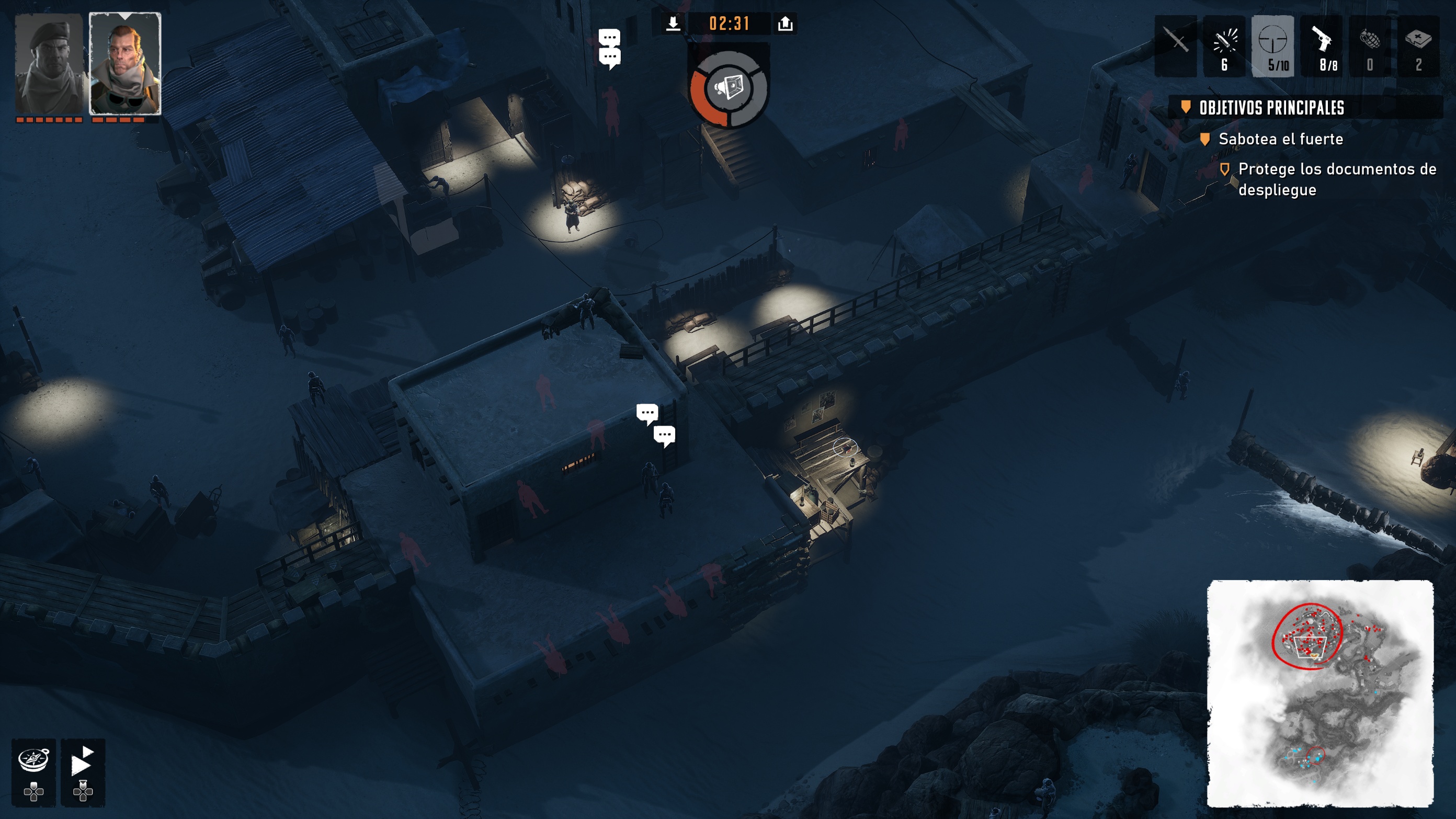Select the hand grenade slot
Image resolution: width=1456 pixels, height=819 pixels.
pyautogui.click(x=1370, y=45)
